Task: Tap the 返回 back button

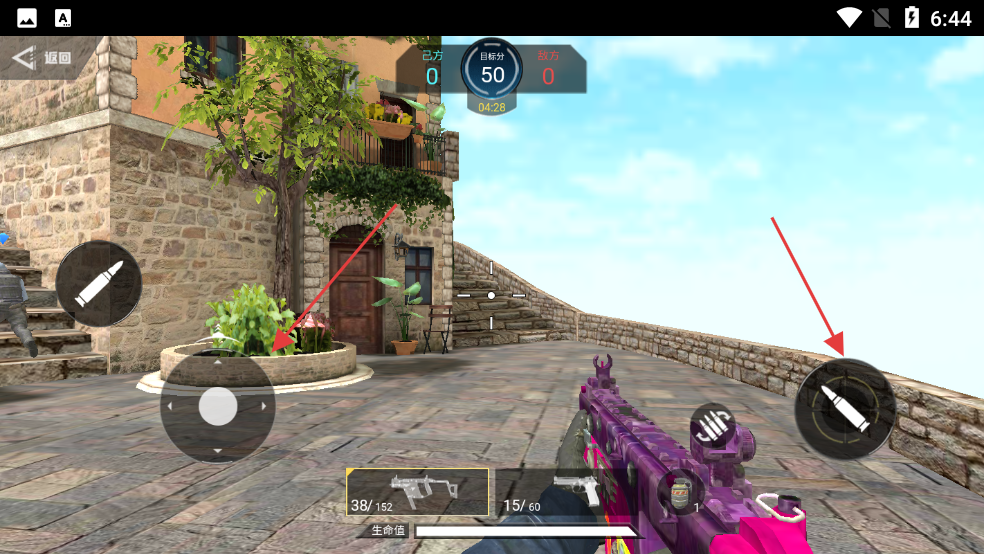Action: point(42,58)
